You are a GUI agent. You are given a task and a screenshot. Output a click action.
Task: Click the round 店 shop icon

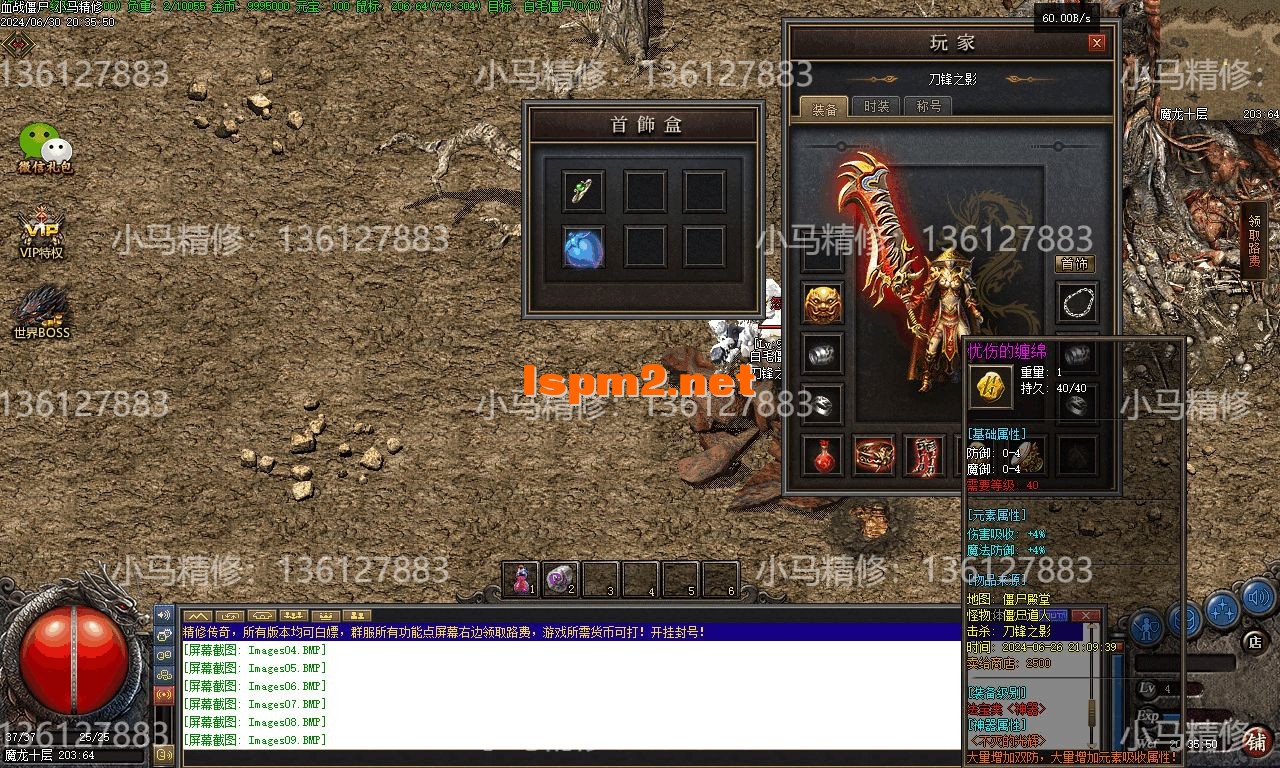point(1255,642)
